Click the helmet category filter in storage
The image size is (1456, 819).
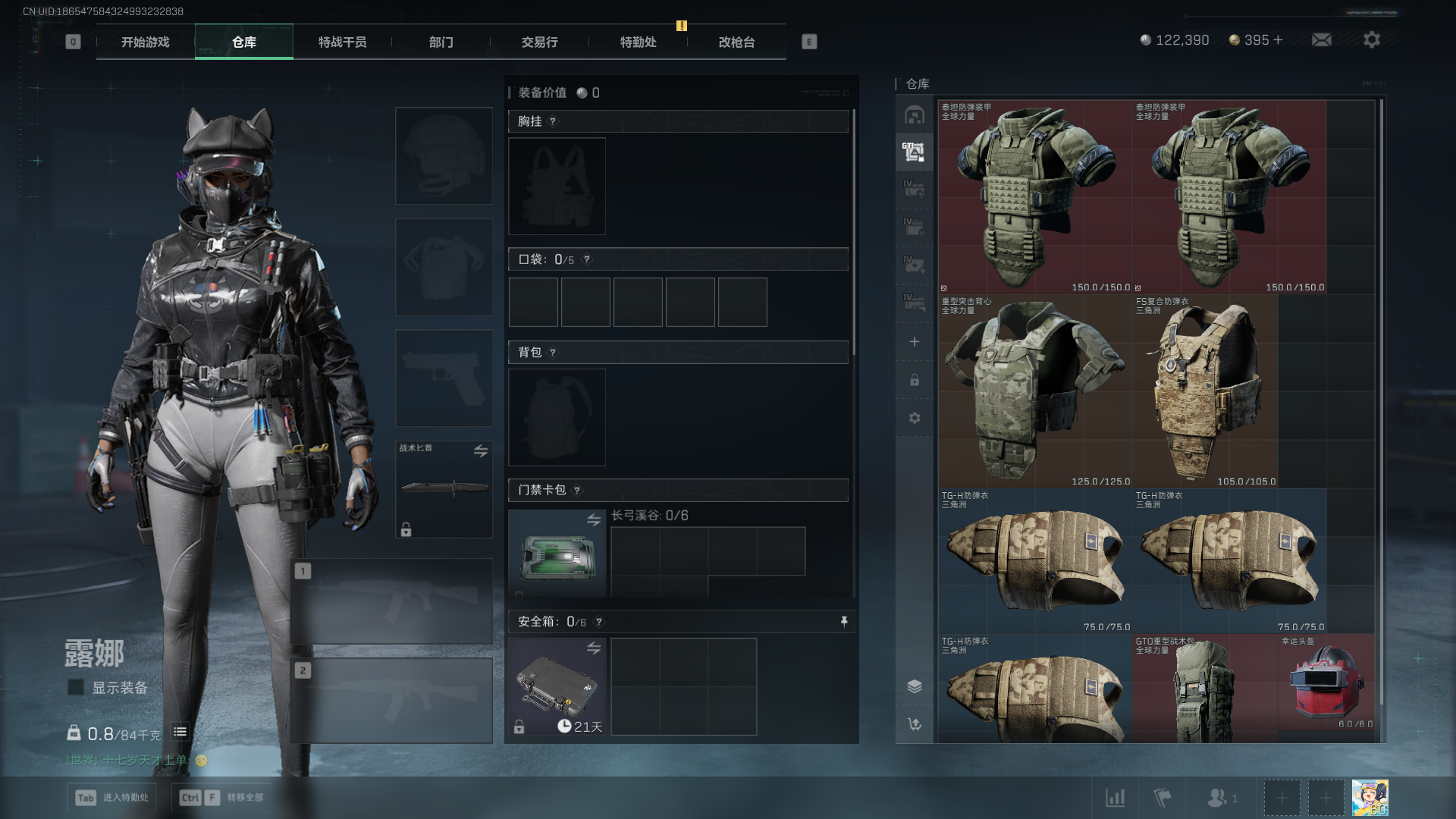[914, 115]
